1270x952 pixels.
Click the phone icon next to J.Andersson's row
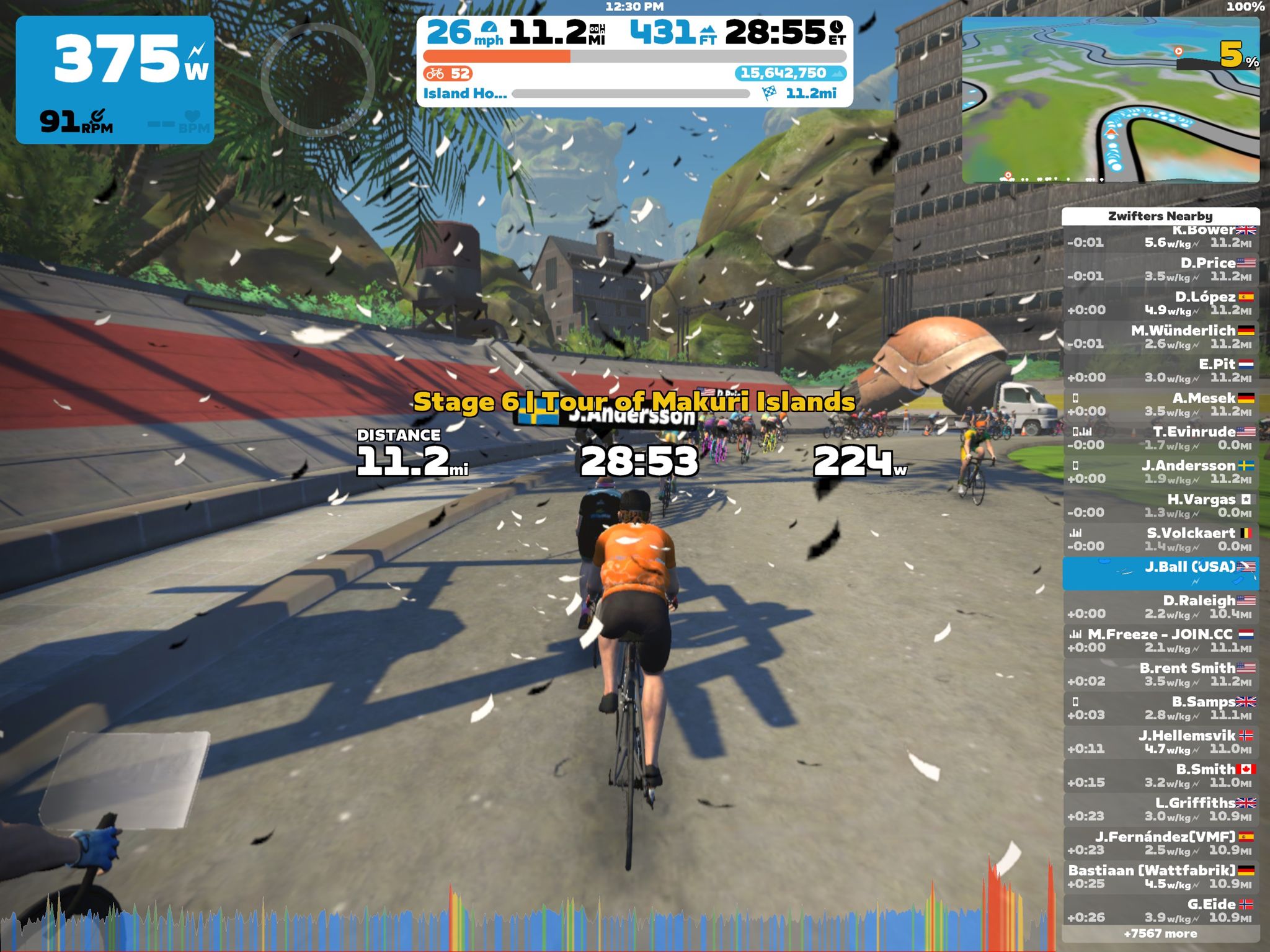point(1075,465)
